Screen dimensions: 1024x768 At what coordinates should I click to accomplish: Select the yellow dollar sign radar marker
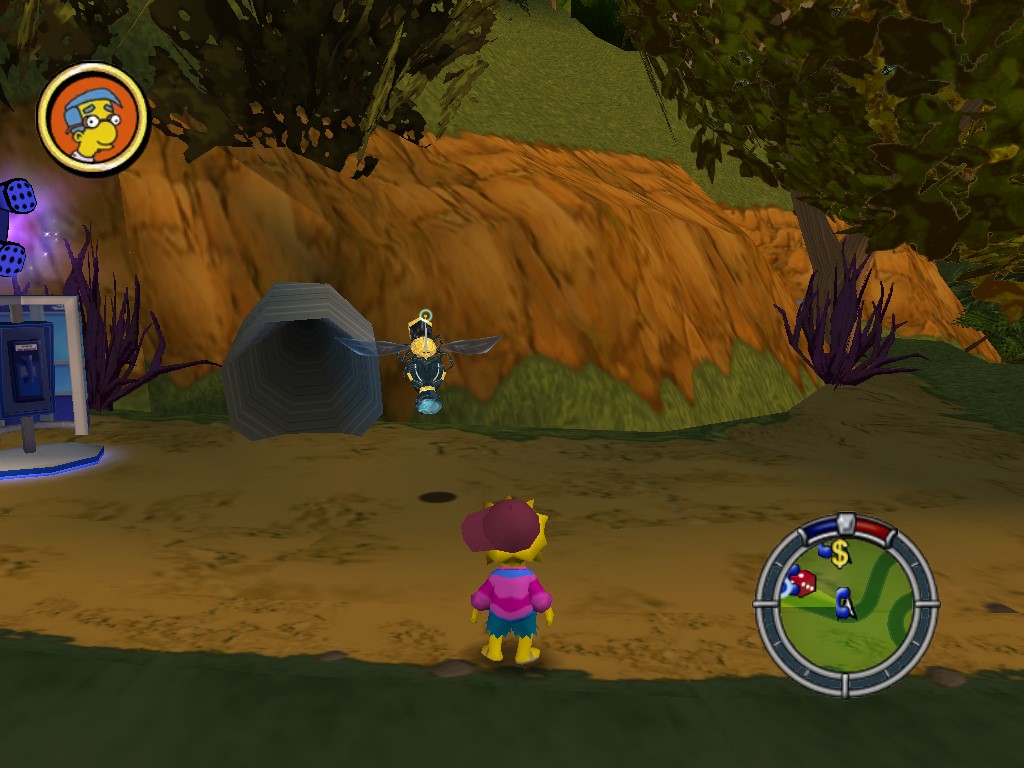click(839, 553)
